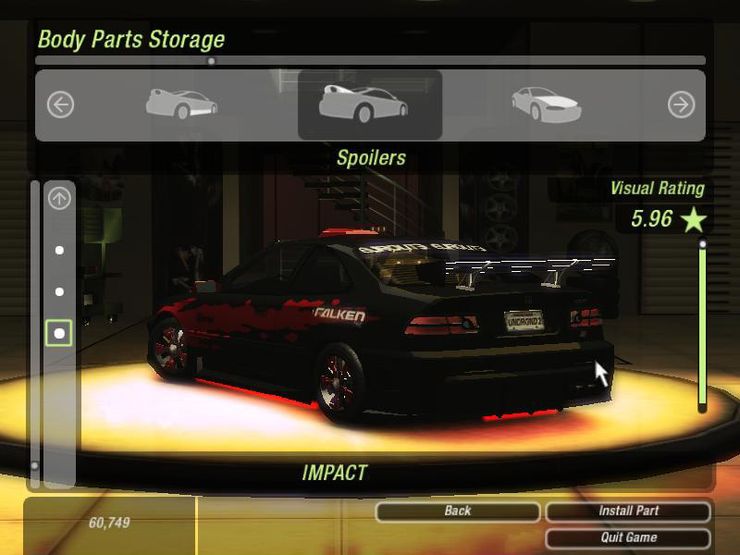The image size is (740, 555).
Task: Pick the front-view car category thumbnail
Action: [x=546, y=103]
